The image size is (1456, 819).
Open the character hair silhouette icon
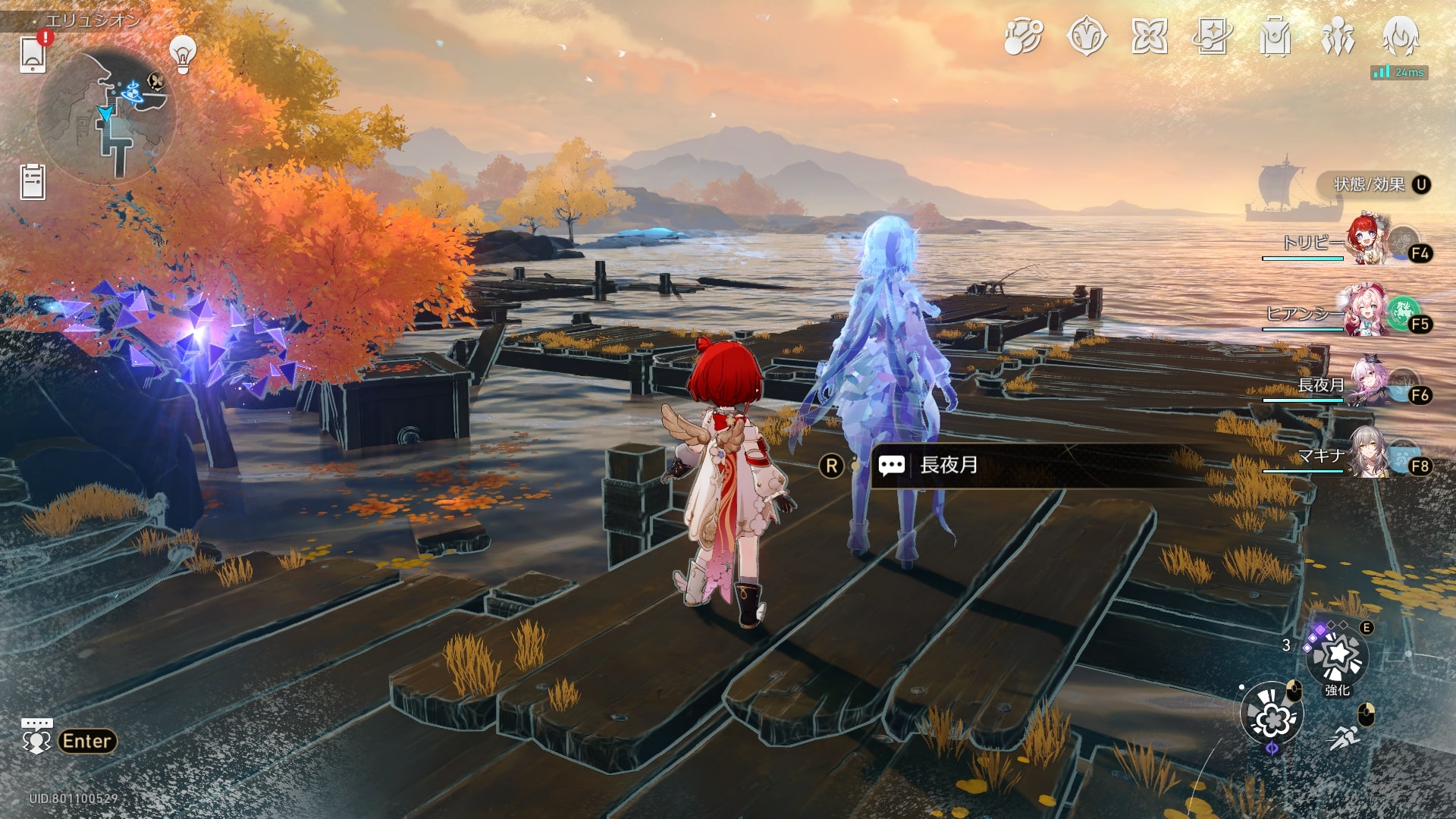[x=1400, y=36]
